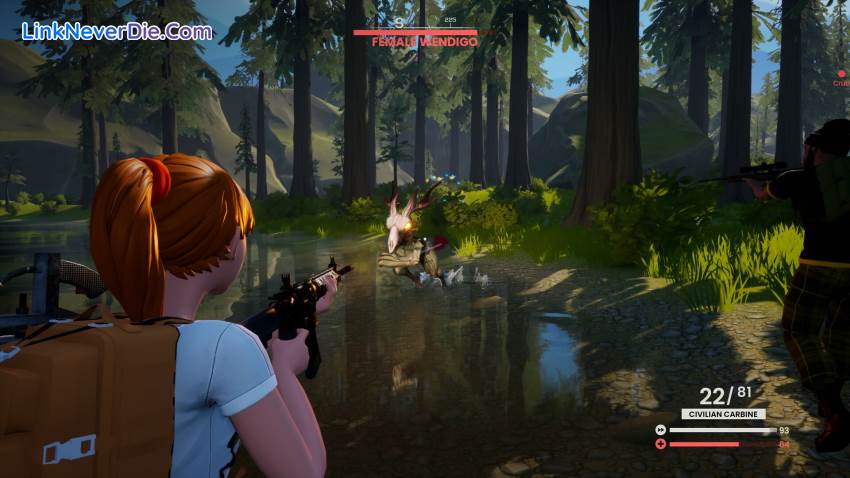Open the LinkNeverDie.Com watermark link
This screenshot has width=850, height=478.
click(117, 31)
